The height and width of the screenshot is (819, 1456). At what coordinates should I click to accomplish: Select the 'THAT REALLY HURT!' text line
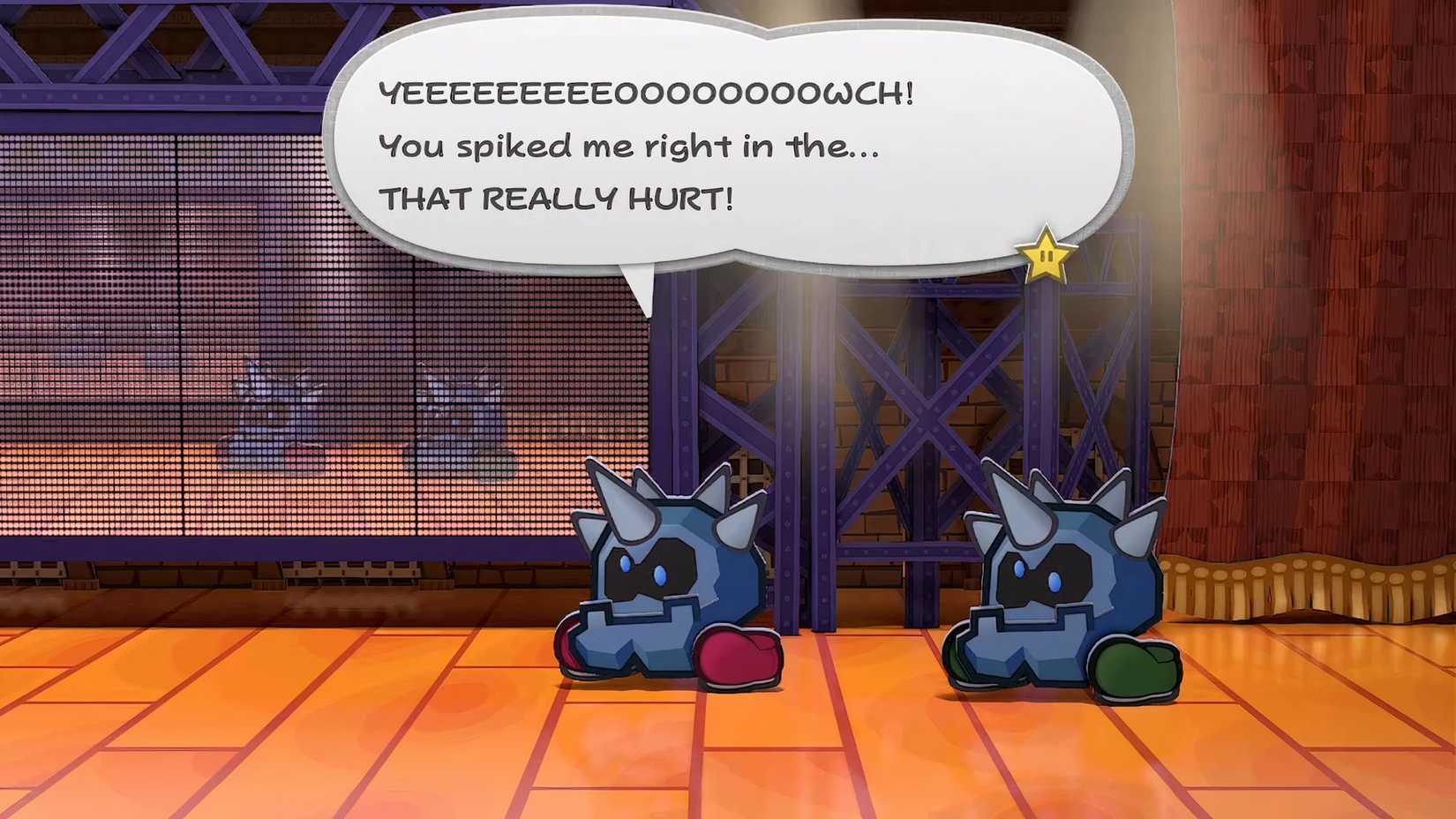tap(560, 199)
